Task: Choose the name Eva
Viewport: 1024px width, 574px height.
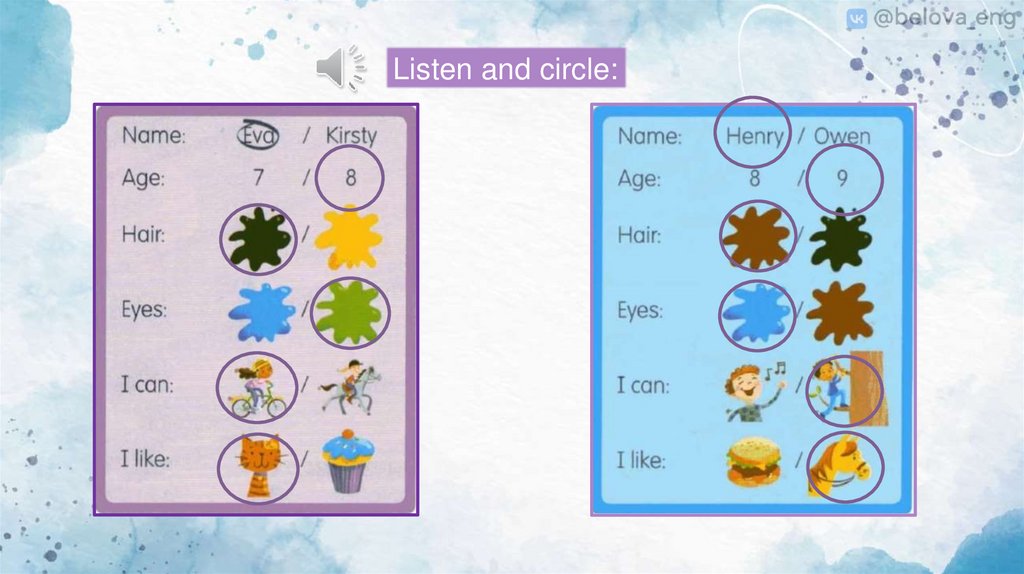Action: [258, 134]
